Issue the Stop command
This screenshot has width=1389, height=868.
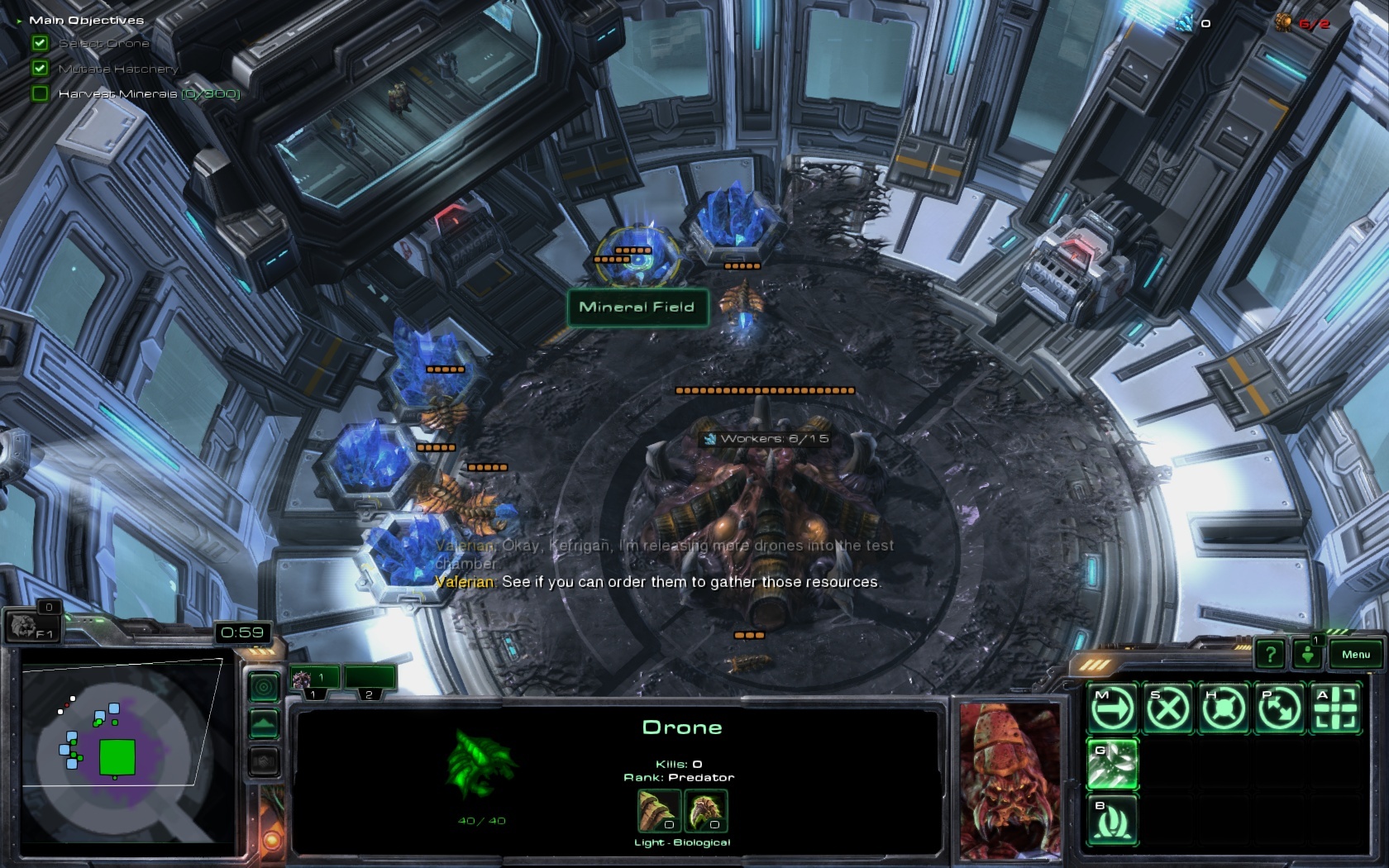(x=1167, y=708)
